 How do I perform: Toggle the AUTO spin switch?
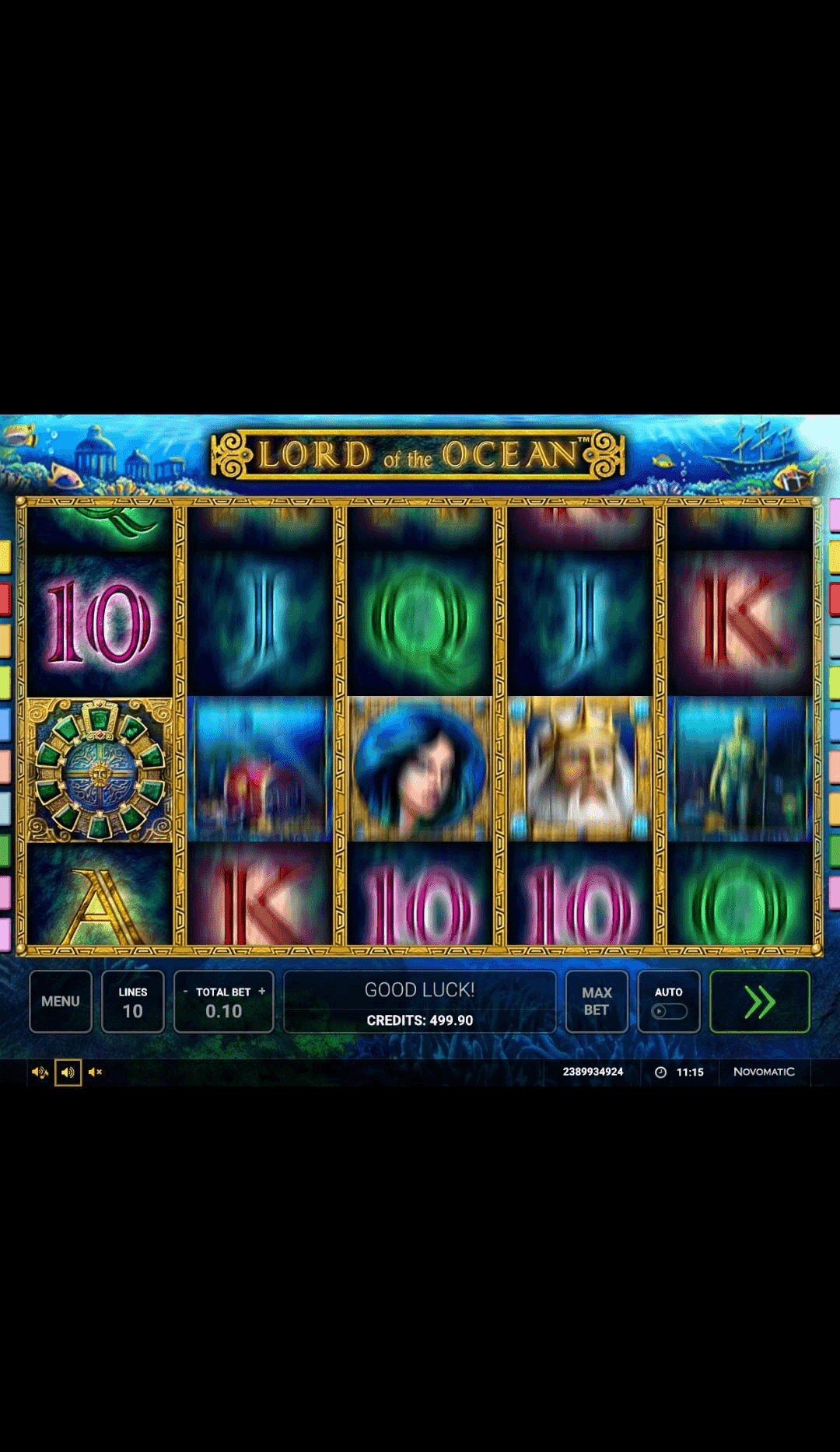point(669,1010)
